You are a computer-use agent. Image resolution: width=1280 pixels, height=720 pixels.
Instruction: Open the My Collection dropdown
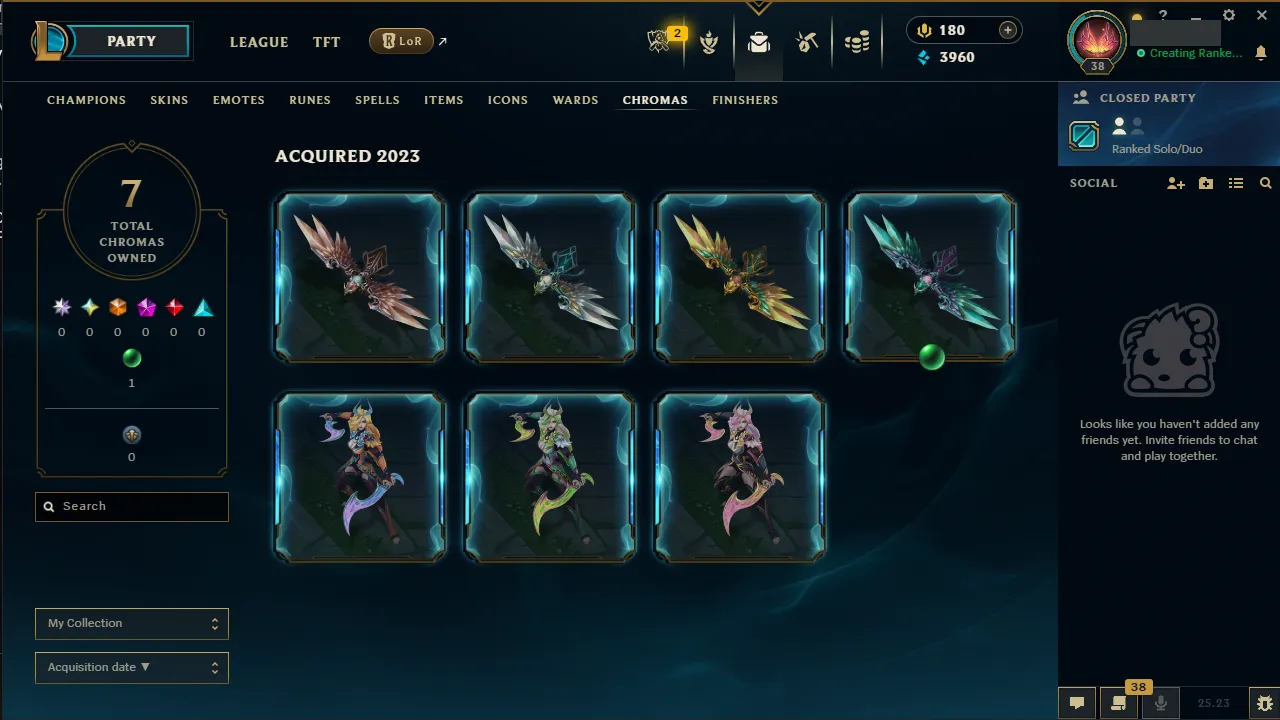(x=131, y=623)
